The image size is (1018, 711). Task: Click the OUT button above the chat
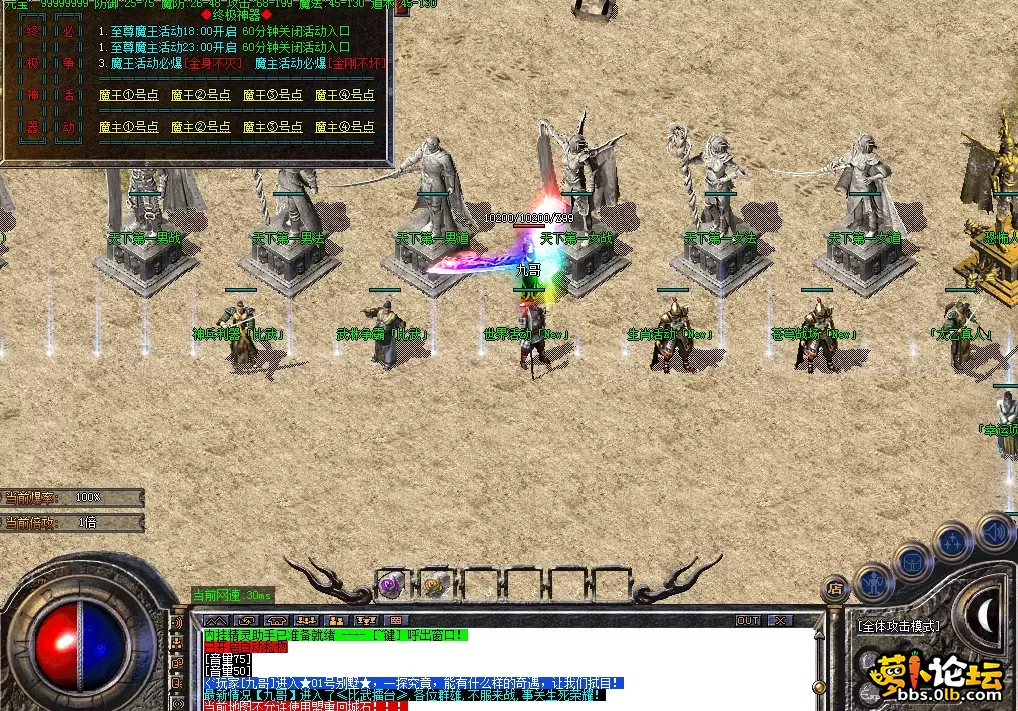click(x=748, y=621)
